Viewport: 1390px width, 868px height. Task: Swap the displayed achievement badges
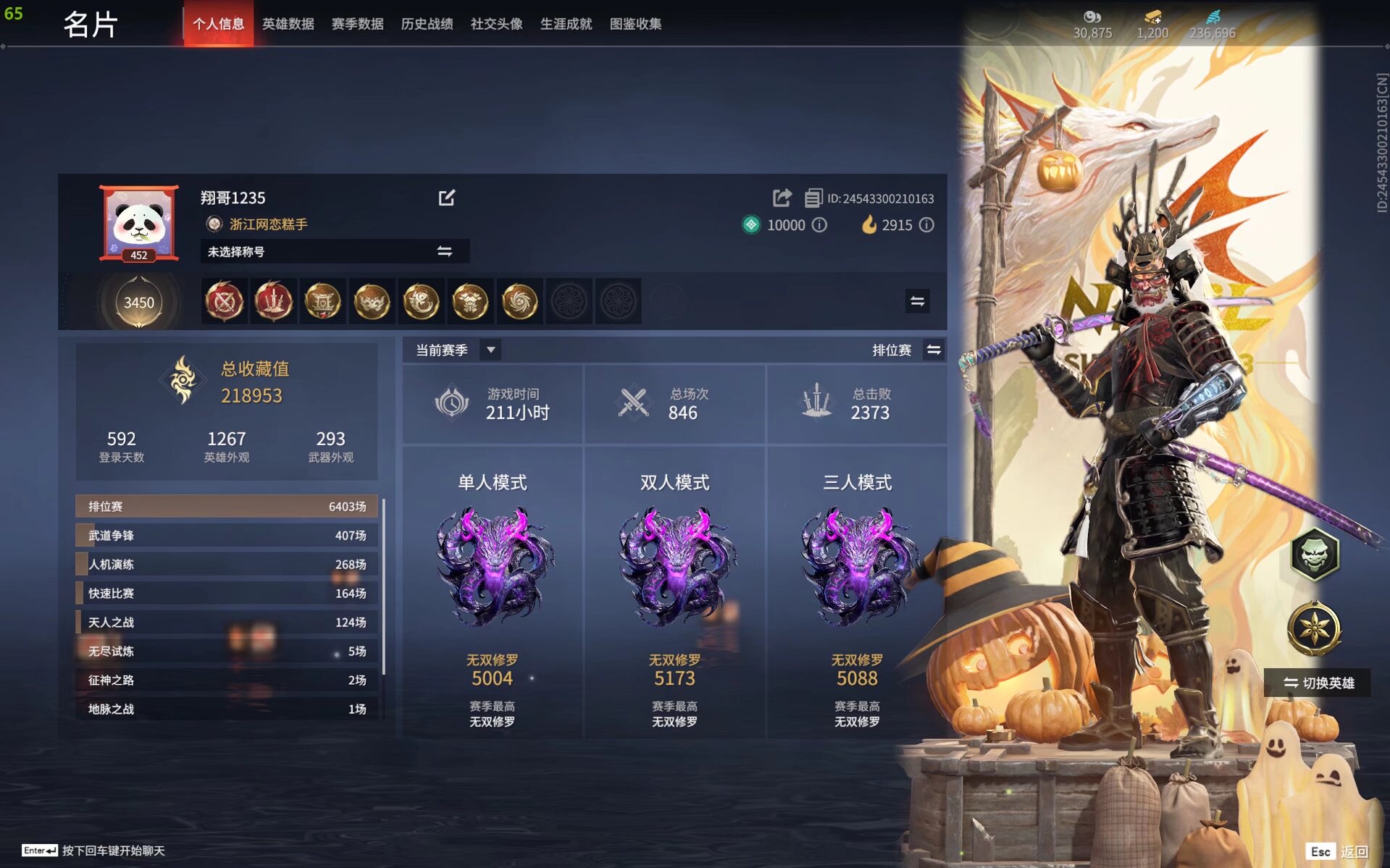click(917, 301)
